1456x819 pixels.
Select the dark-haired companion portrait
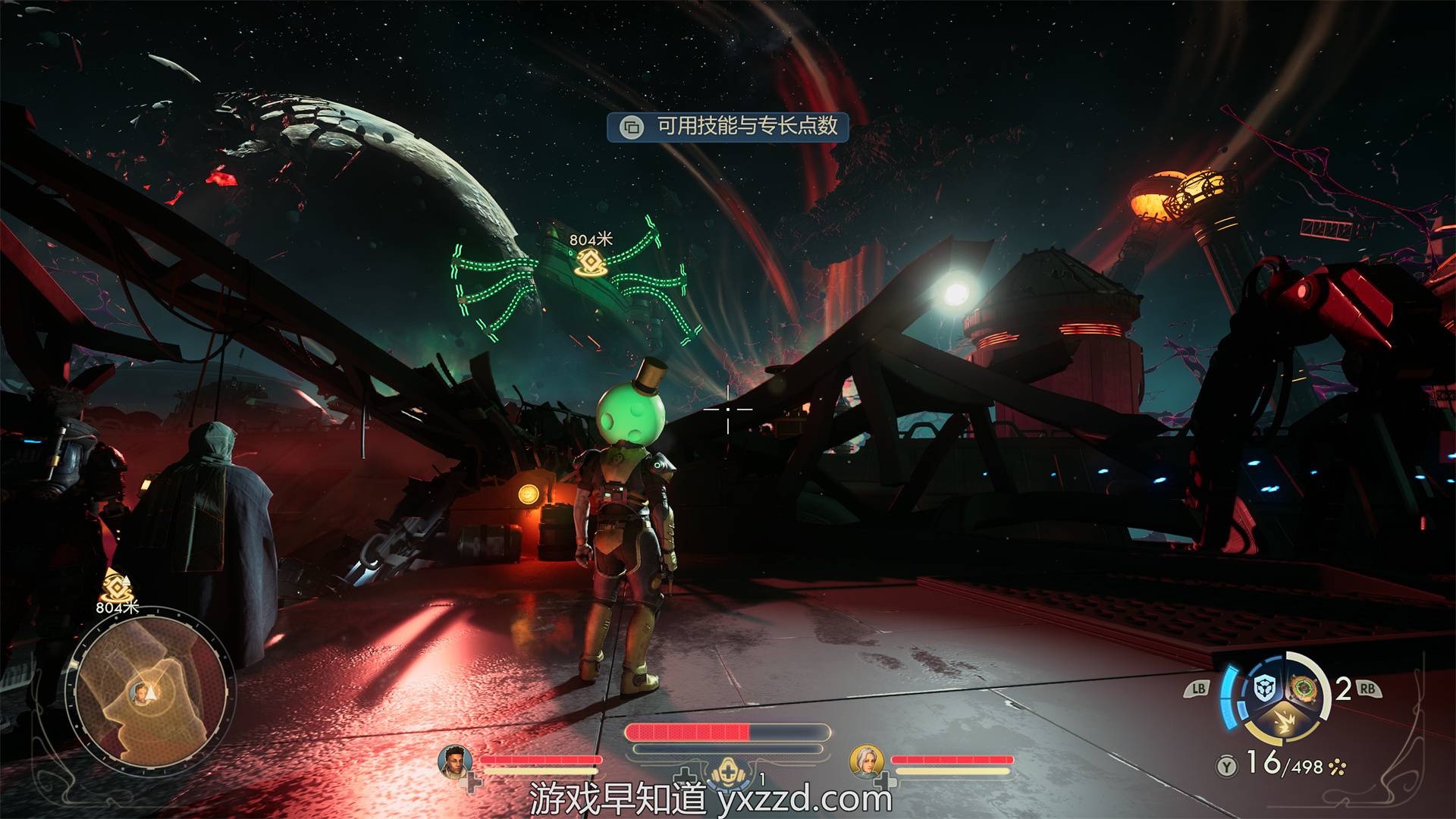(455, 761)
